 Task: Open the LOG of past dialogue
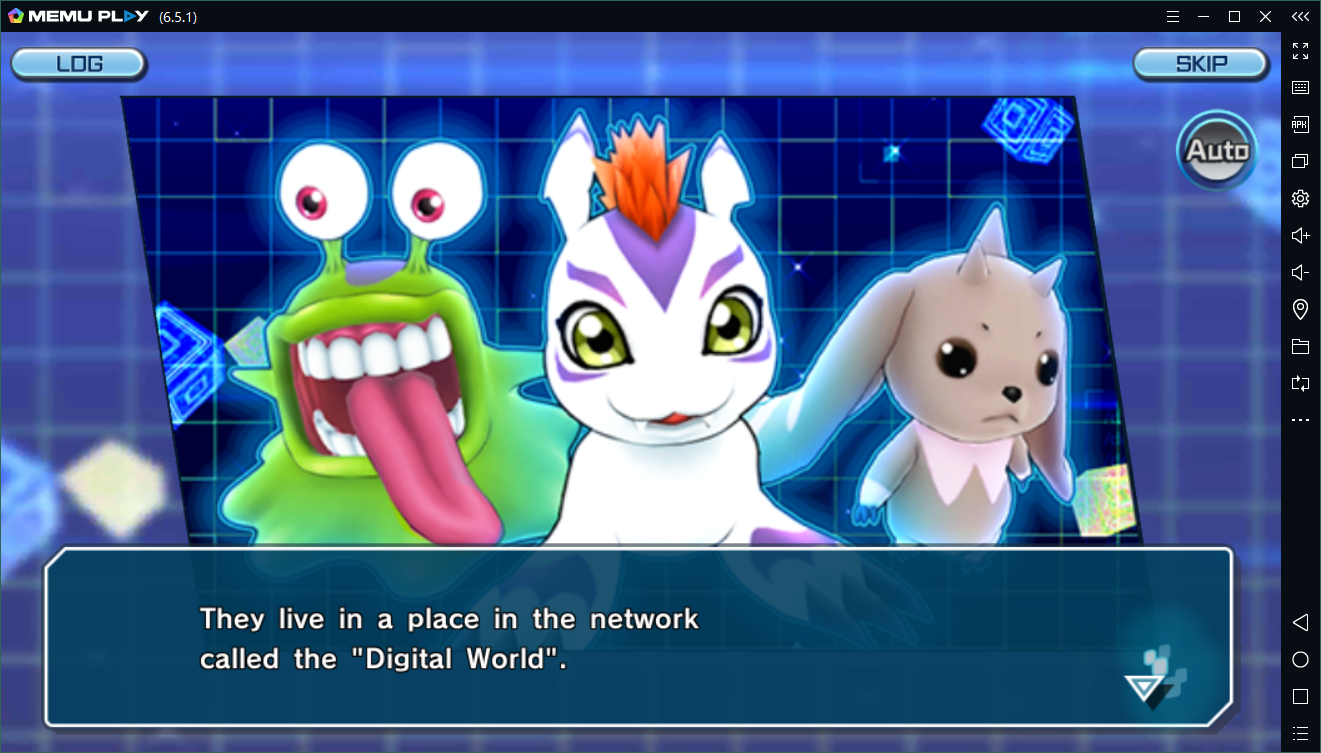[78, 63]
